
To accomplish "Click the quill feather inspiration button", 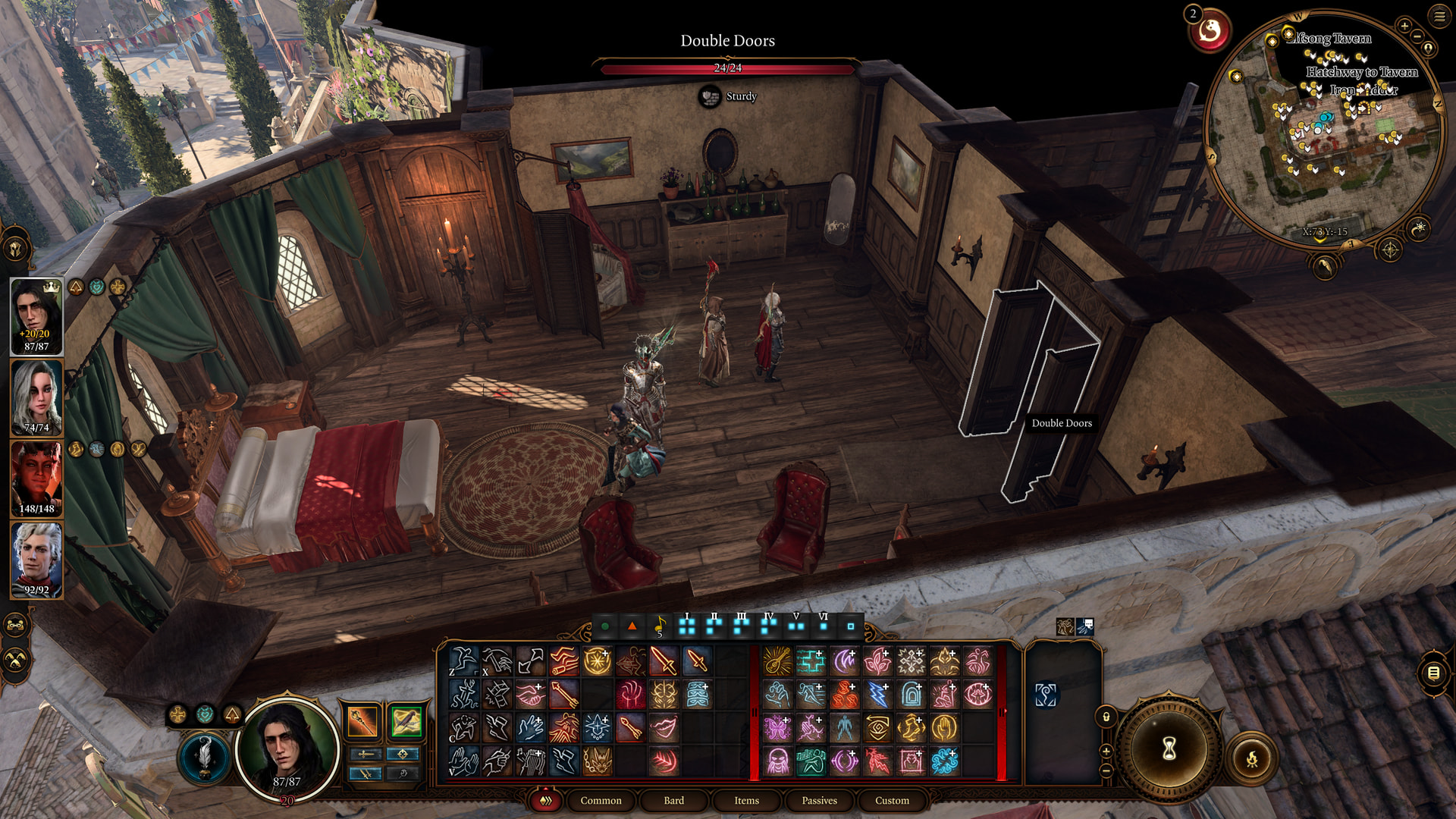I will click(x=205, y=756).
